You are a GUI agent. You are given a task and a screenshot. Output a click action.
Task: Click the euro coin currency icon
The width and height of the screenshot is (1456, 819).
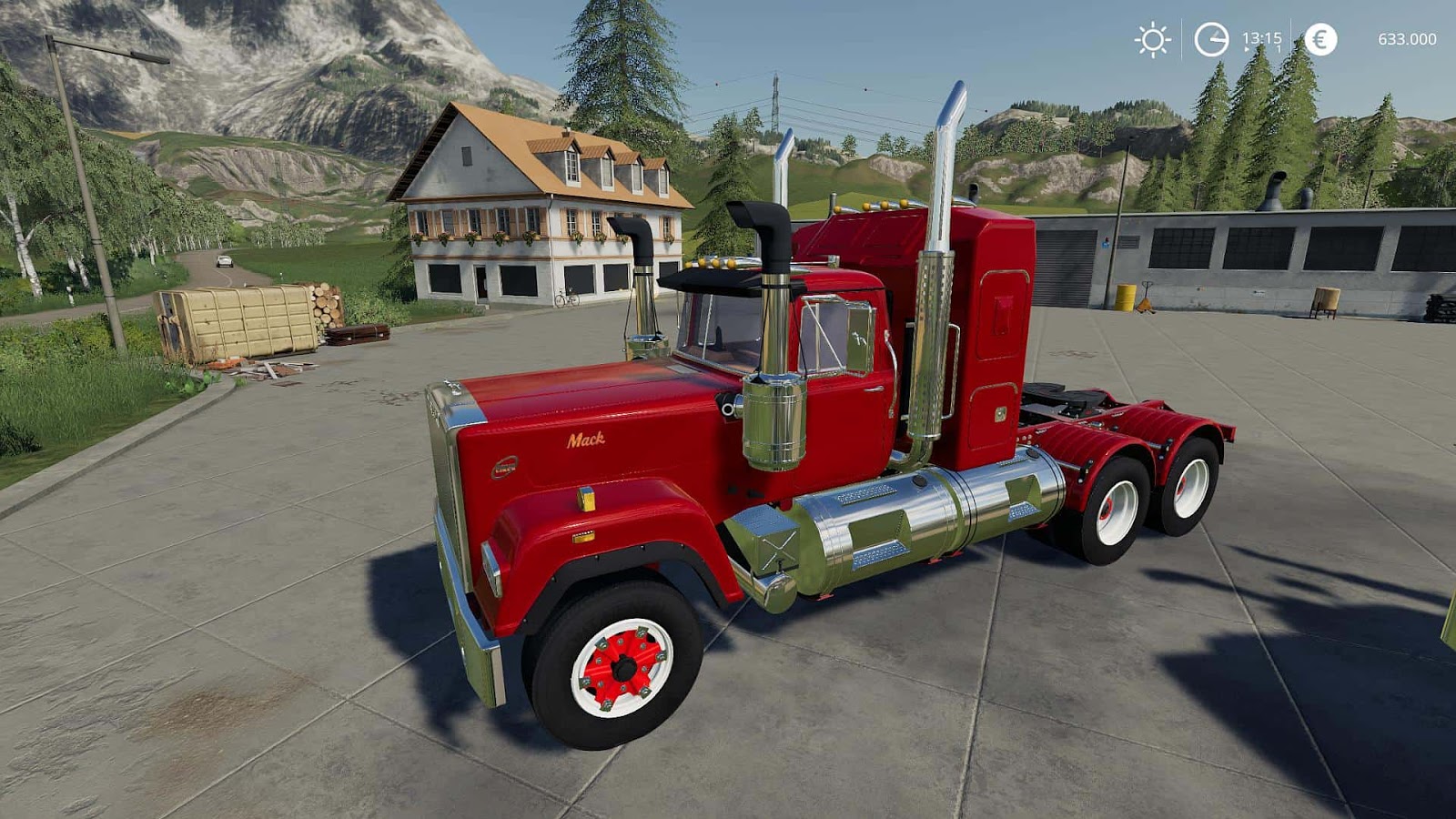[x=1319, y=38]
